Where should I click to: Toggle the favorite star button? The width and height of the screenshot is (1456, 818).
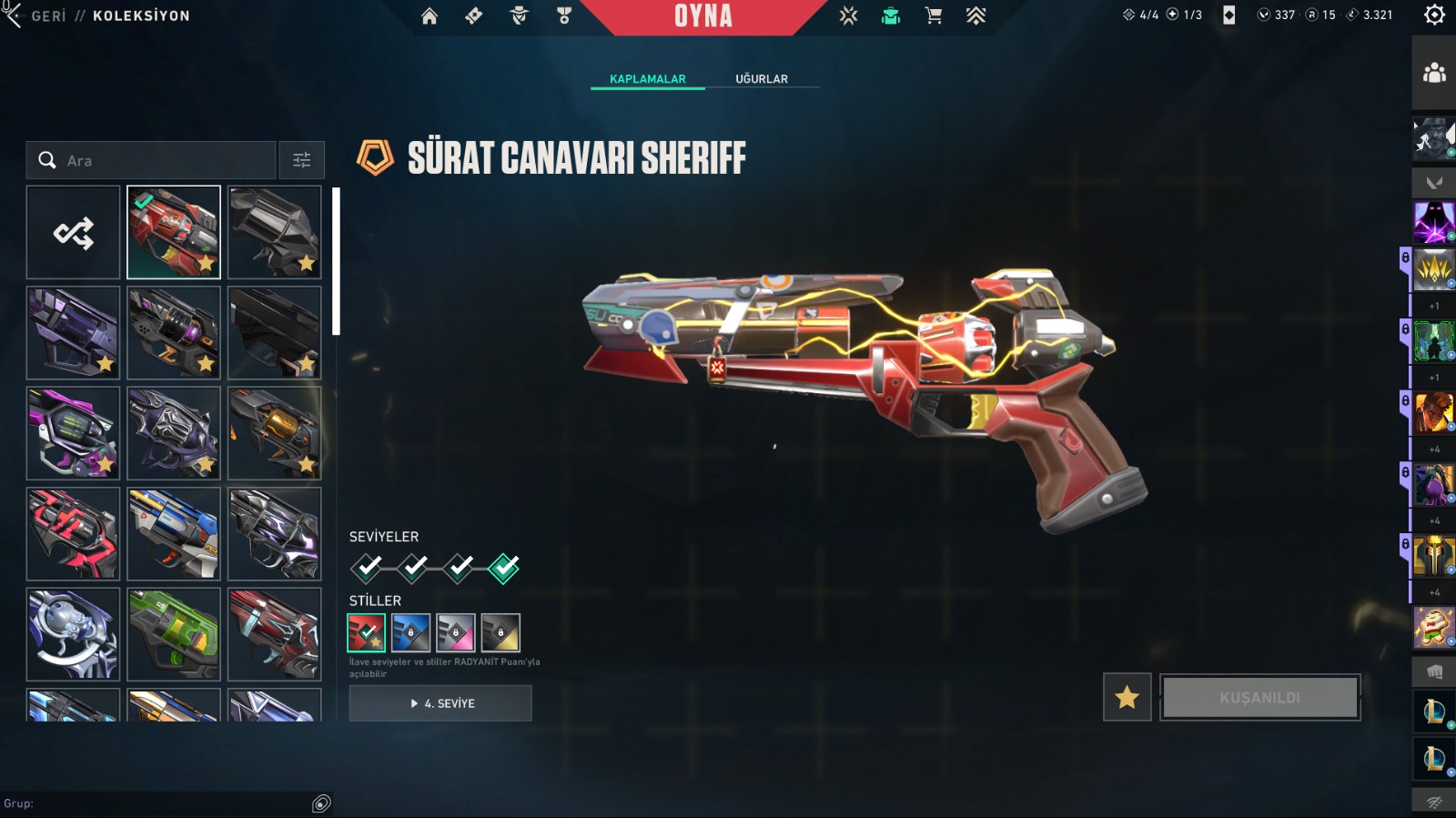coord(1127,697)
